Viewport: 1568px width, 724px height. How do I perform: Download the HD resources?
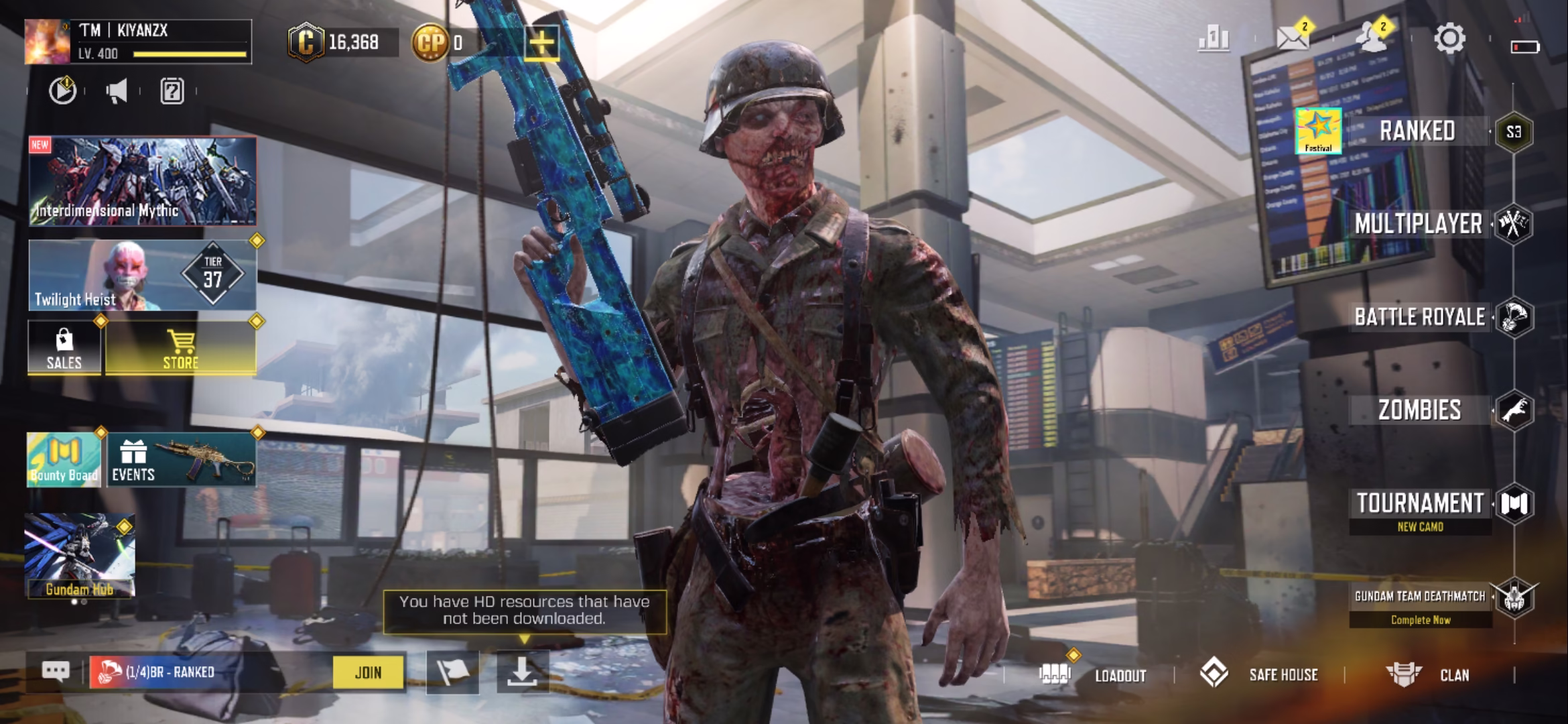pos(522,672)
